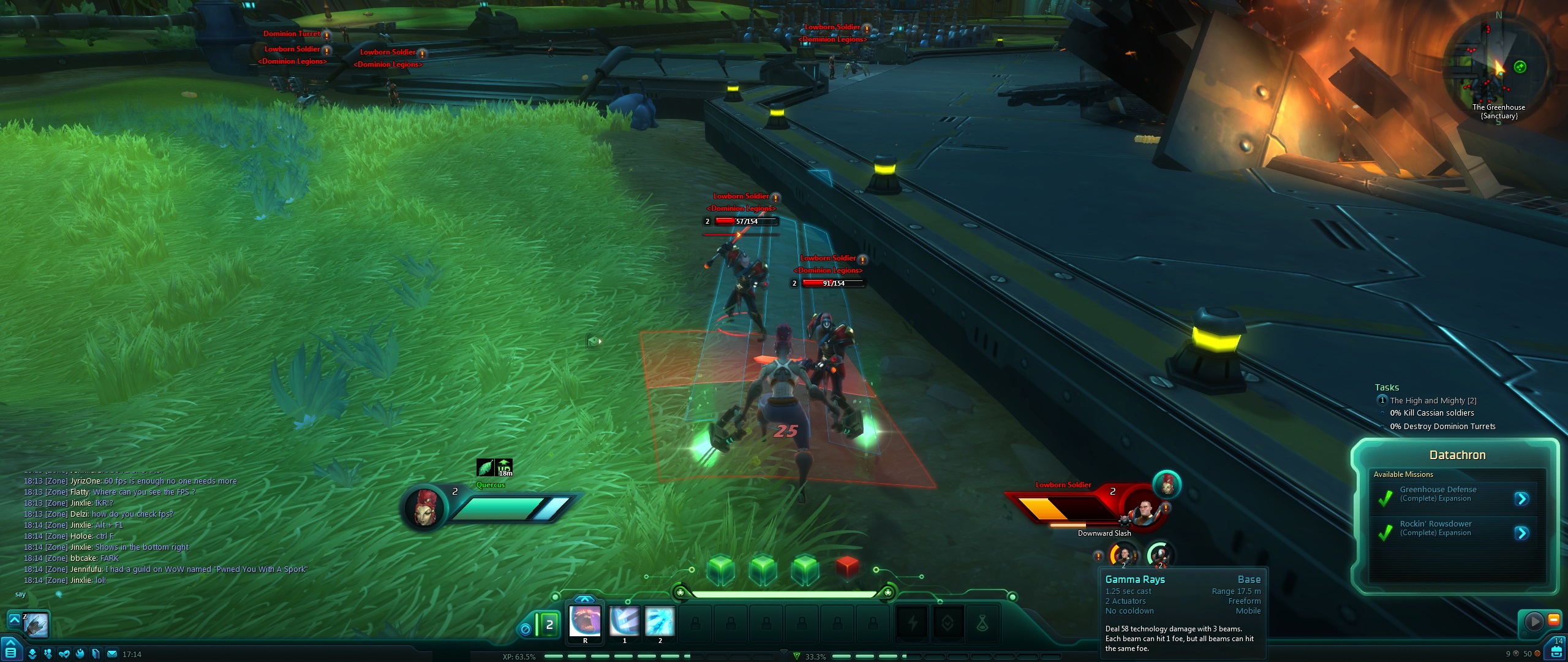This screenshot has height=662, width=1568.
Task: Click the Datachron play button
Action: coord(1534,621)
